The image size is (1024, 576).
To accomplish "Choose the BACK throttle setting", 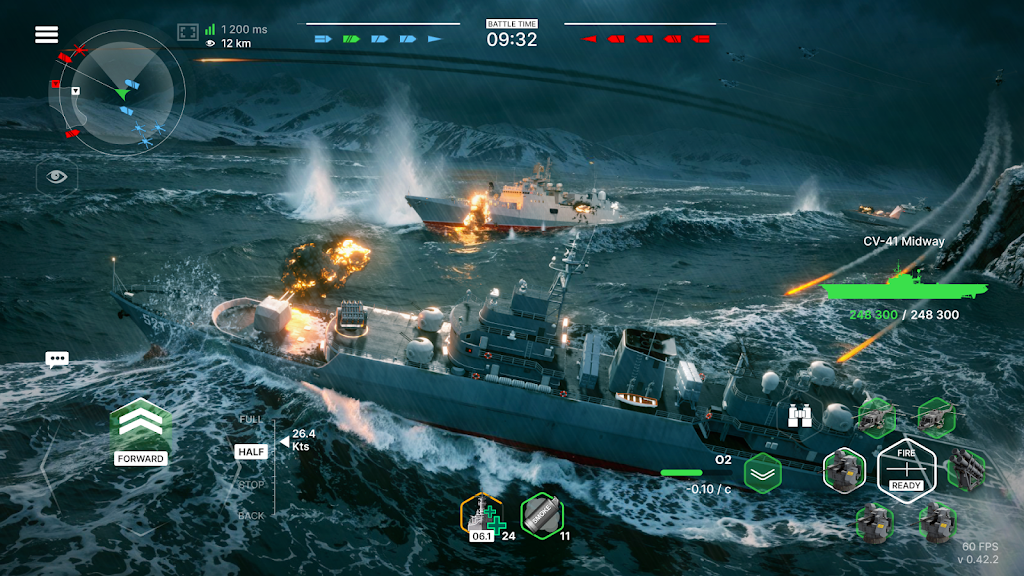I will click(x=251, y=516).
